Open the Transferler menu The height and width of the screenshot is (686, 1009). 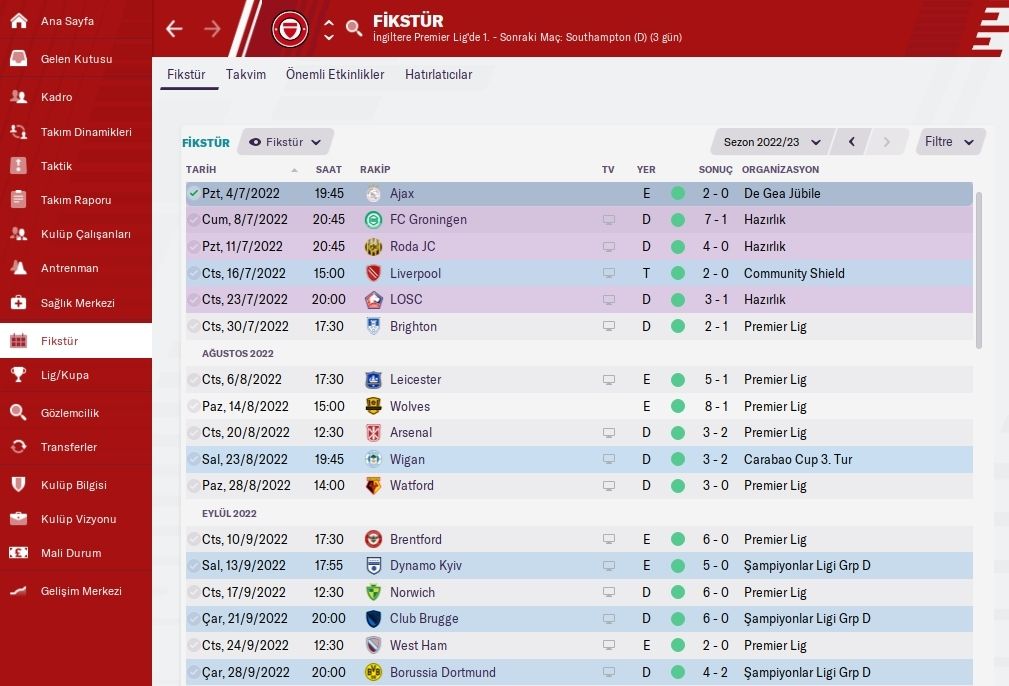(x=68, y=447)
